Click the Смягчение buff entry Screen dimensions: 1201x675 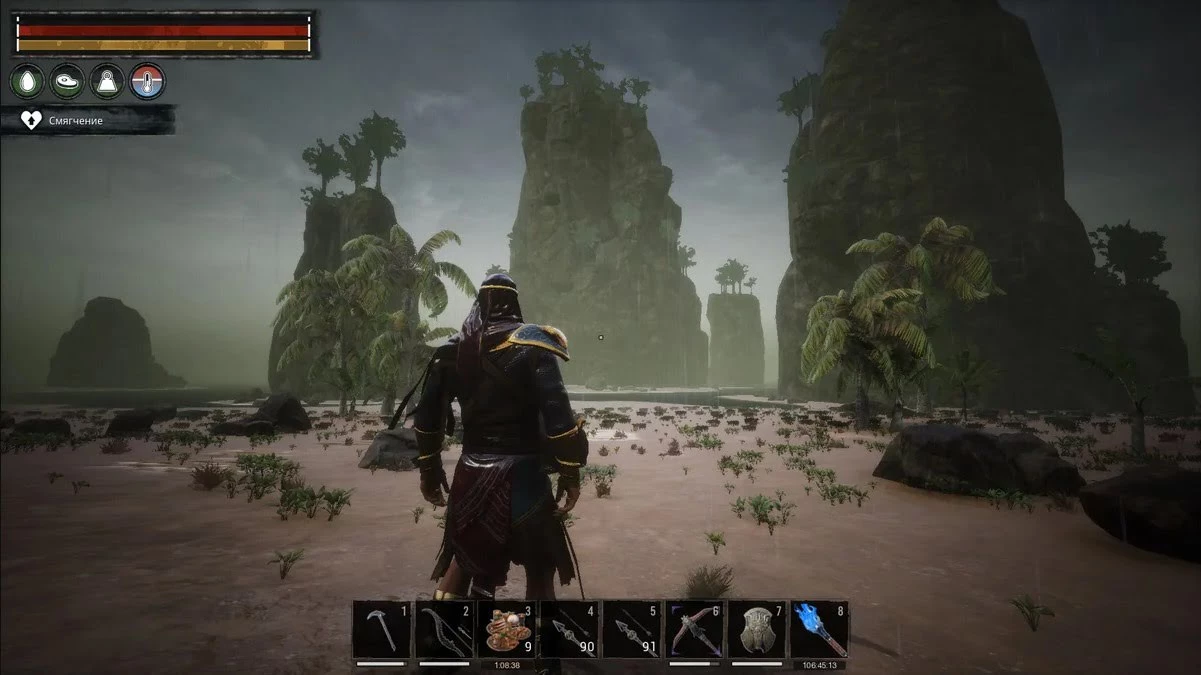88,121
